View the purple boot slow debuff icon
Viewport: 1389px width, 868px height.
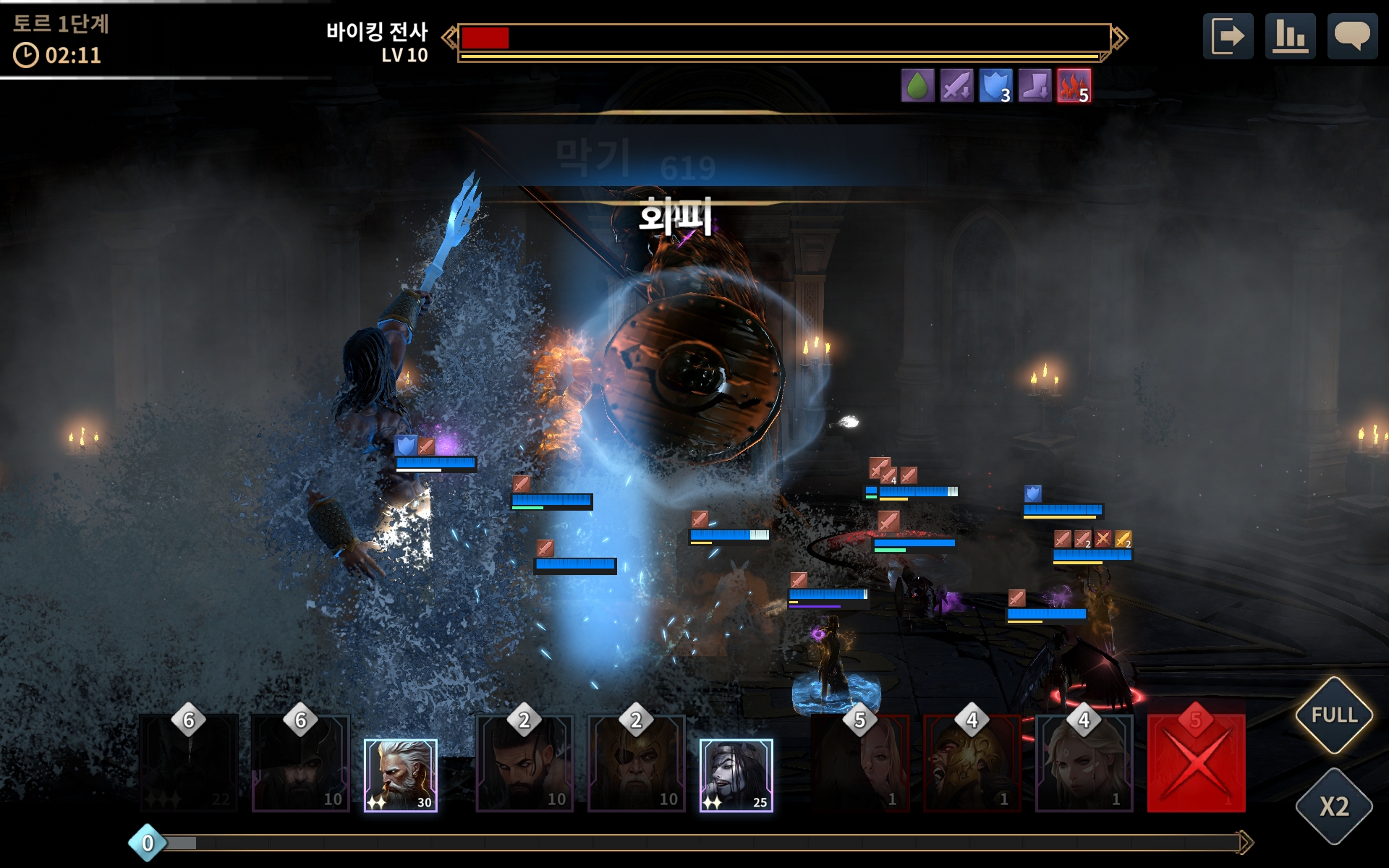(x=1035, y=86)
